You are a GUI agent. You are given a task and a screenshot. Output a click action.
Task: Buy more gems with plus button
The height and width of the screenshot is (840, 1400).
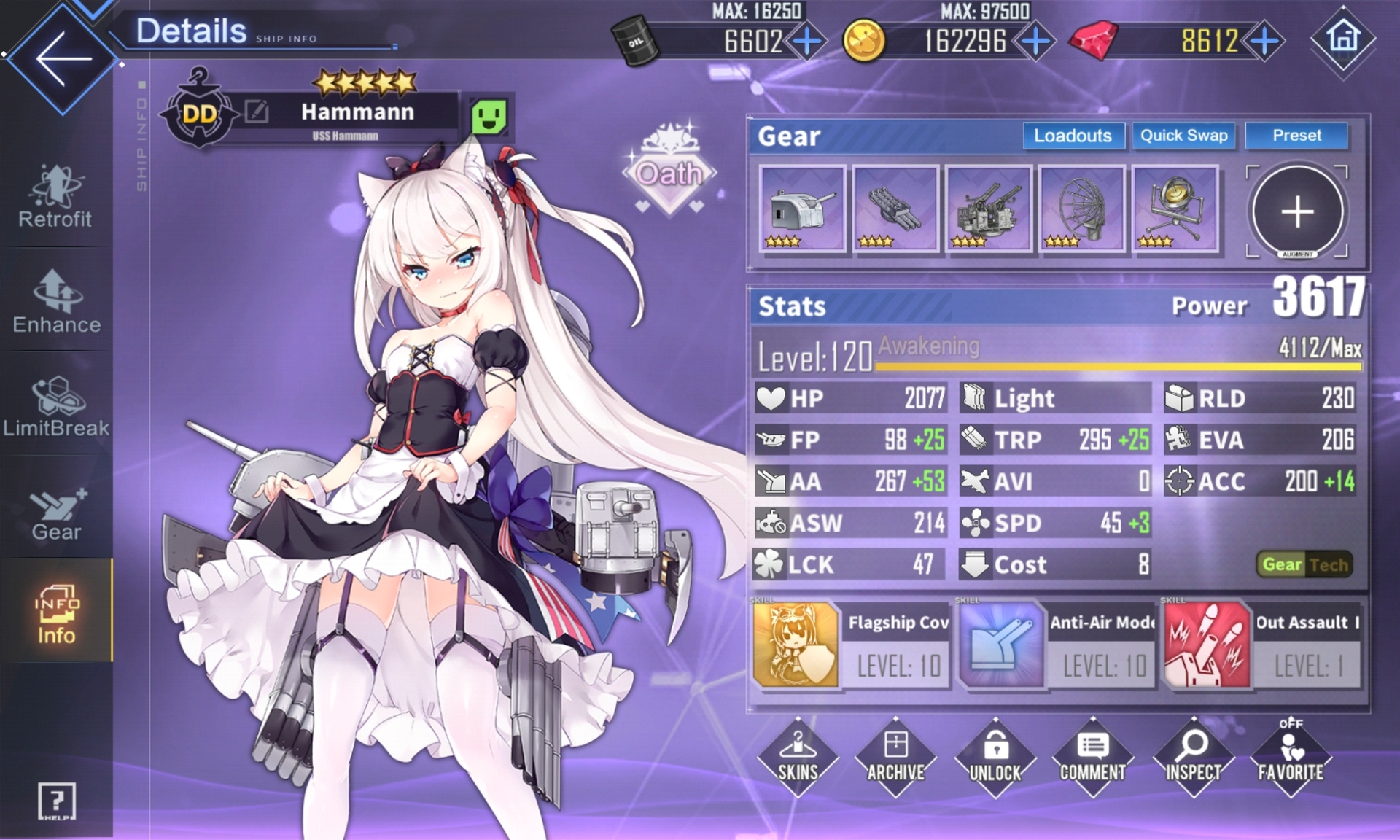click(x=1265, y=41)
